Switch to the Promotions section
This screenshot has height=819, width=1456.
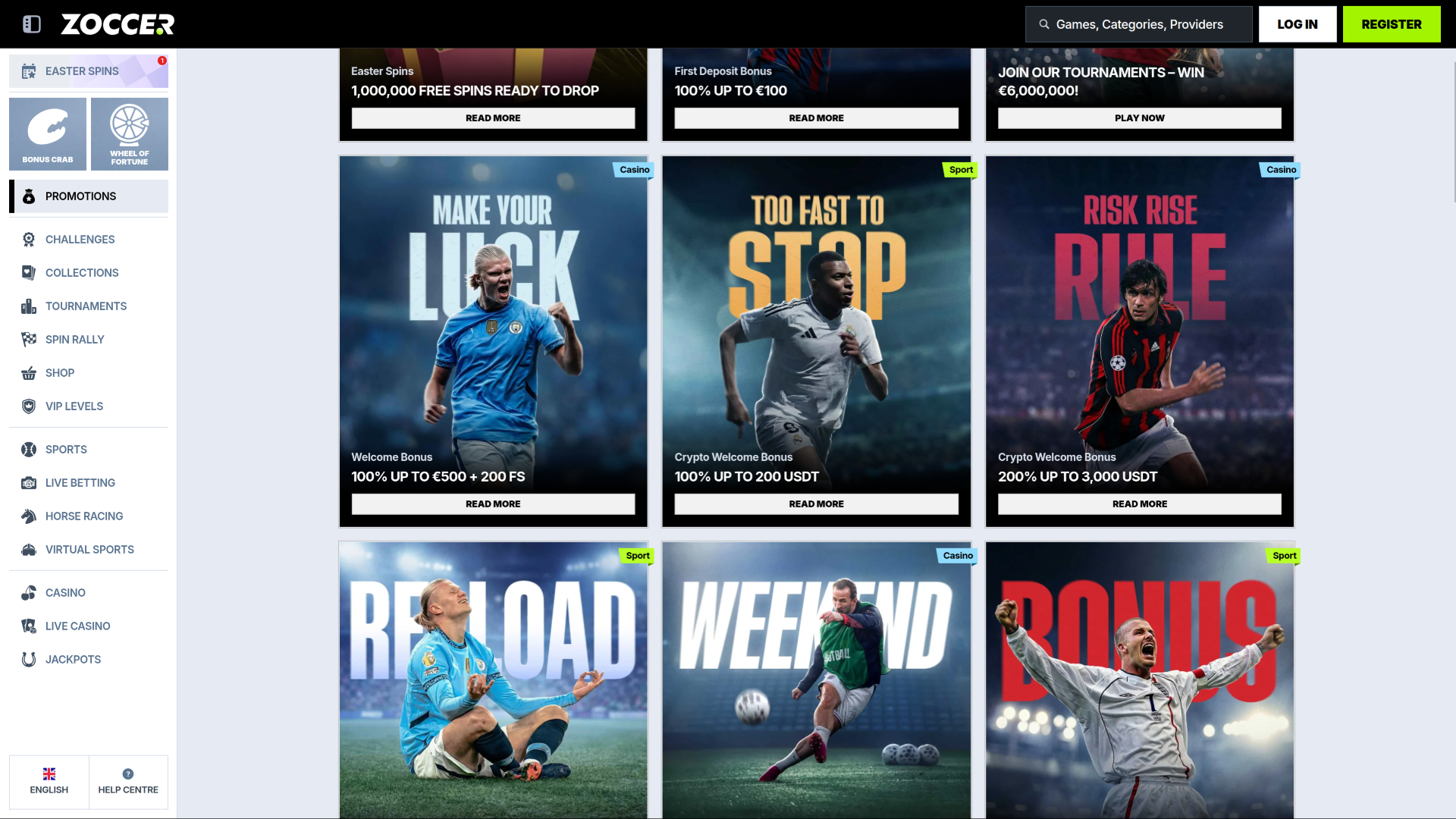(x=80, y=196)
